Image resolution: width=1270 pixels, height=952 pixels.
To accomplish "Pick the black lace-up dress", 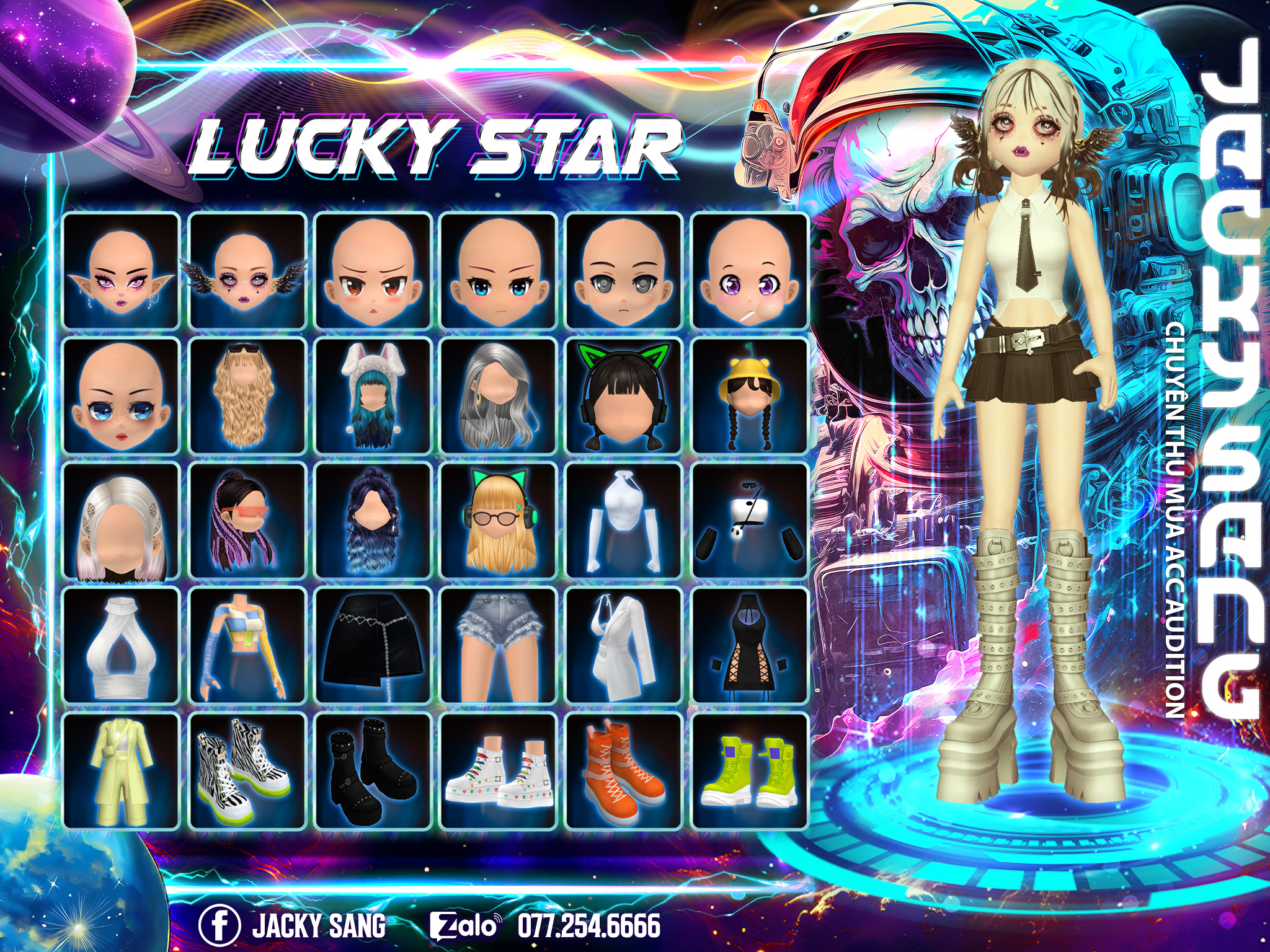I will [x=750, y=646].
